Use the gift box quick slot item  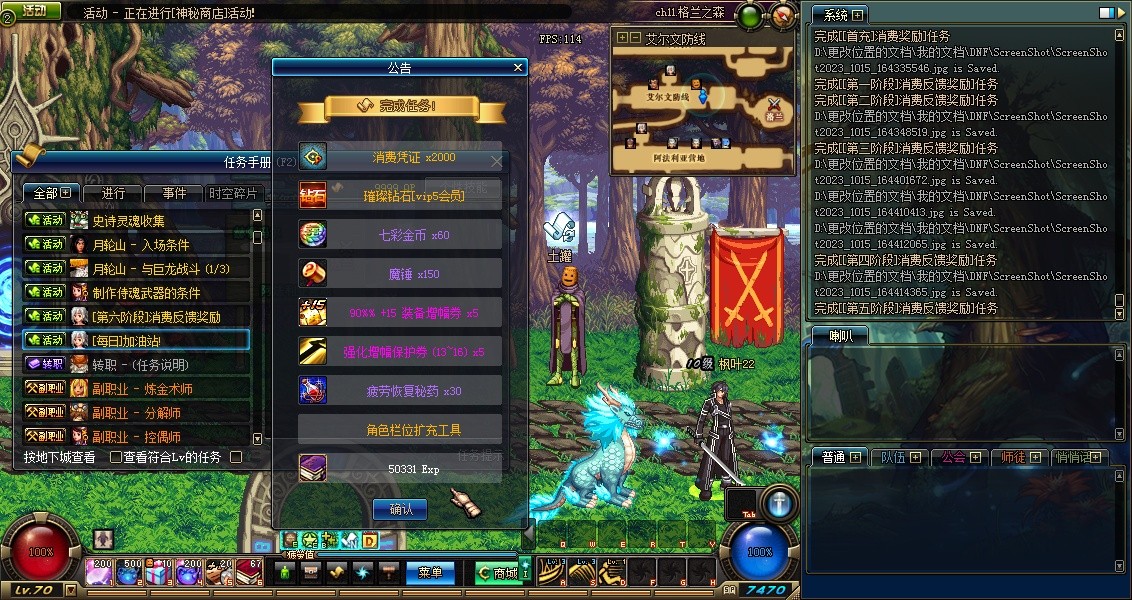[157, 573]
